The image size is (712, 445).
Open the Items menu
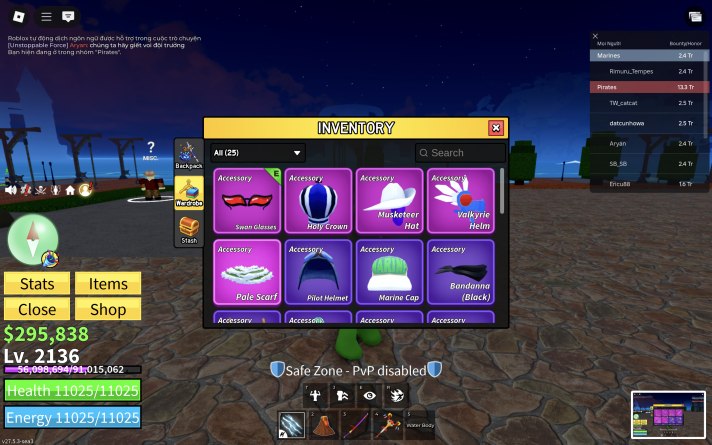[108, 284]
